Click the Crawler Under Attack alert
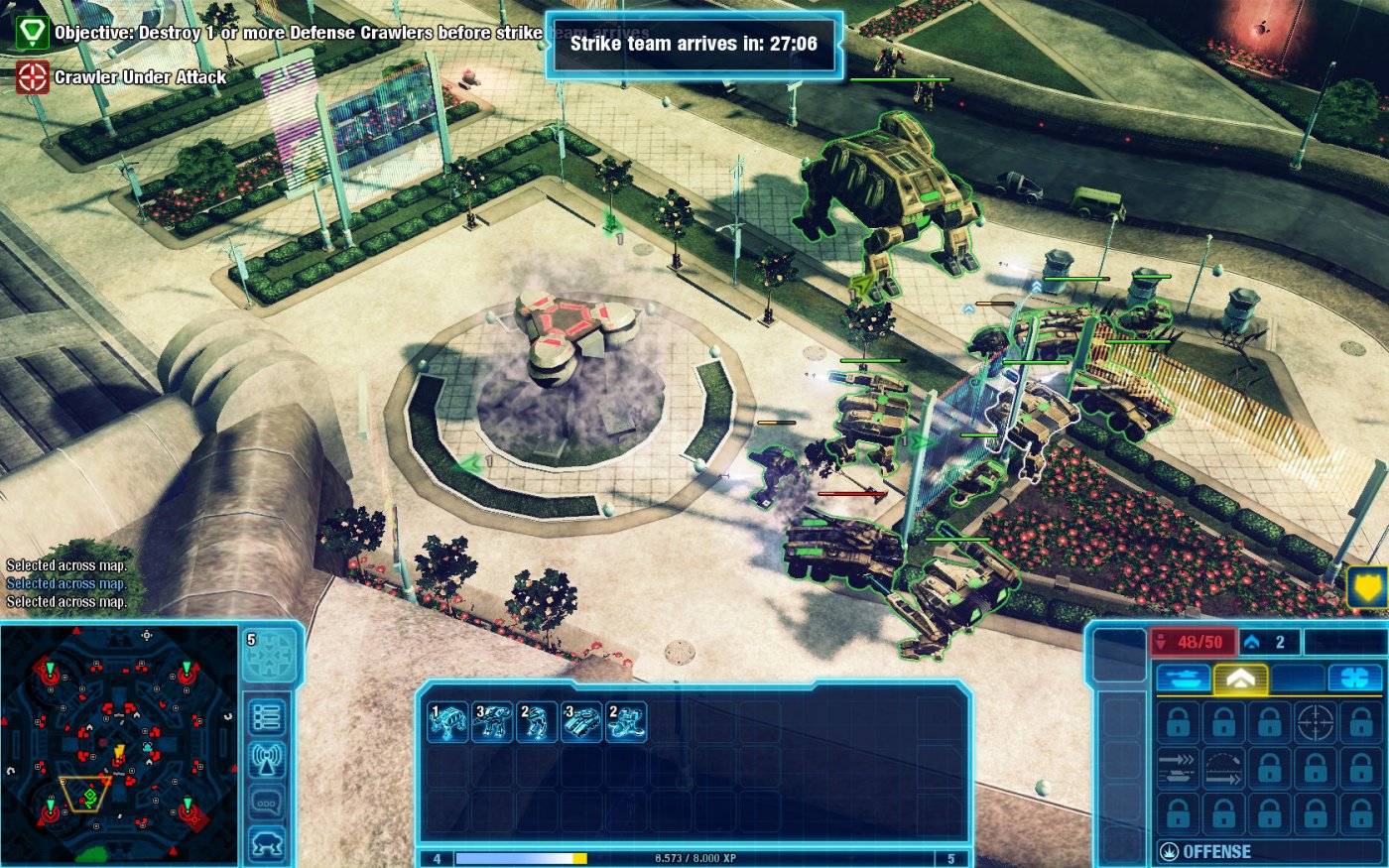 point(119,75)
